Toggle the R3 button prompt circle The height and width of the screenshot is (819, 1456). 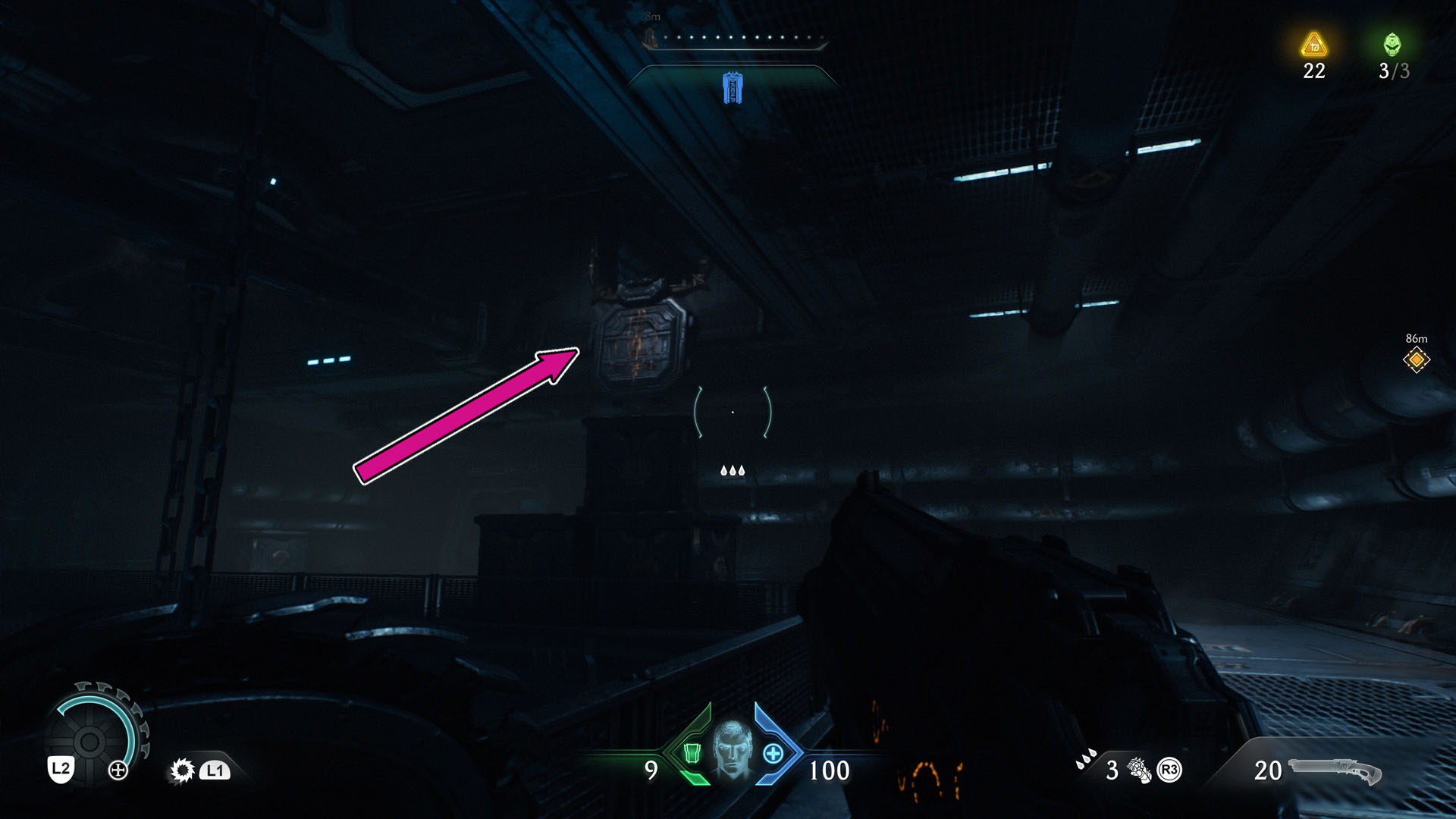tap(1169, 769)
